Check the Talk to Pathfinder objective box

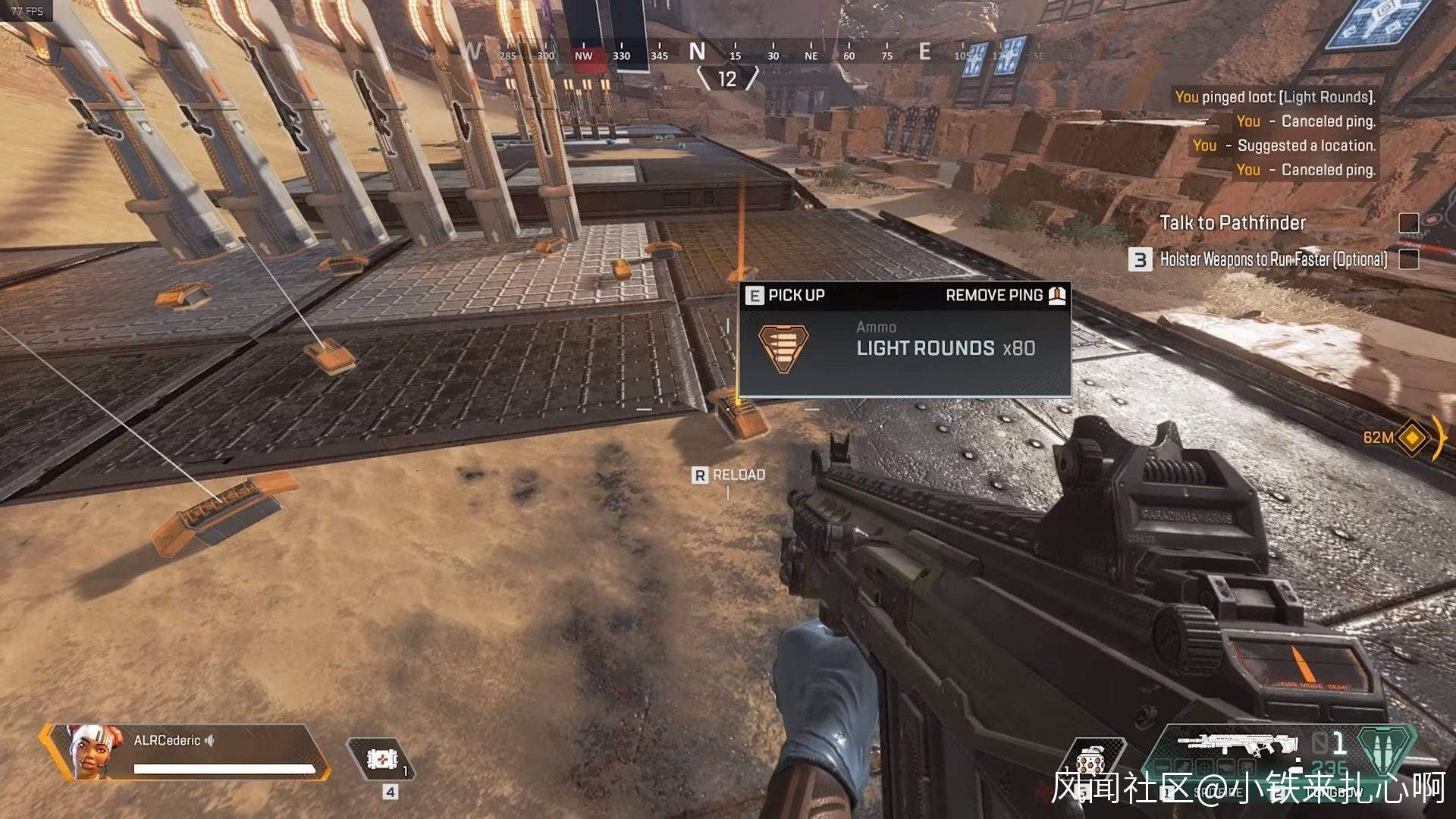(1408, 223)
